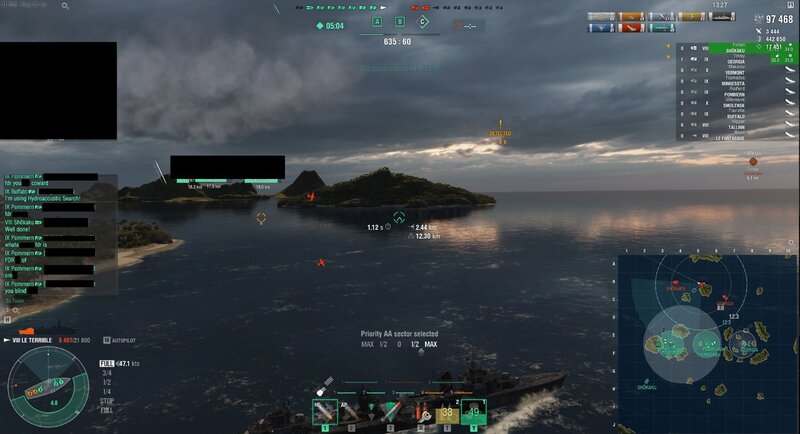Click the Georgia player row
This screenshot has width=800, height=434.
pos(735,61)
